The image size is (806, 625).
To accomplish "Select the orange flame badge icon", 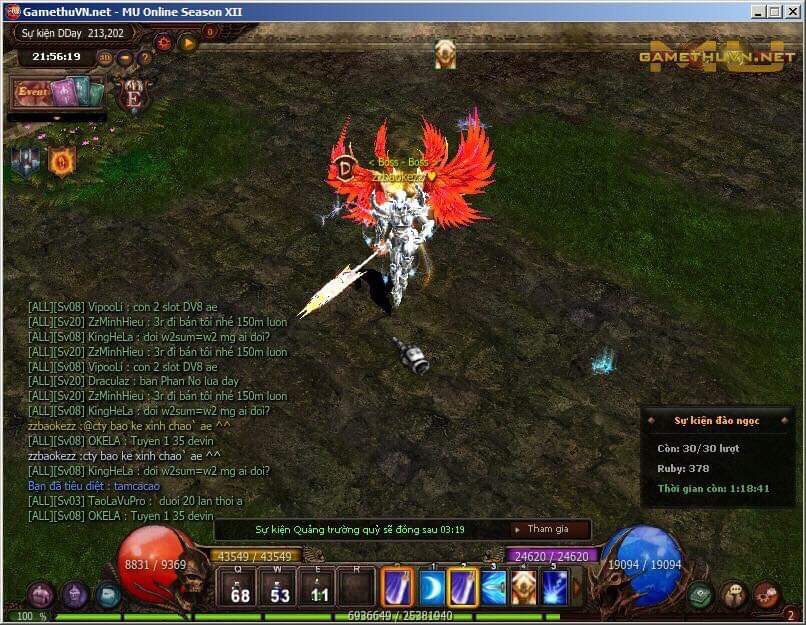I will pos(62,161).
